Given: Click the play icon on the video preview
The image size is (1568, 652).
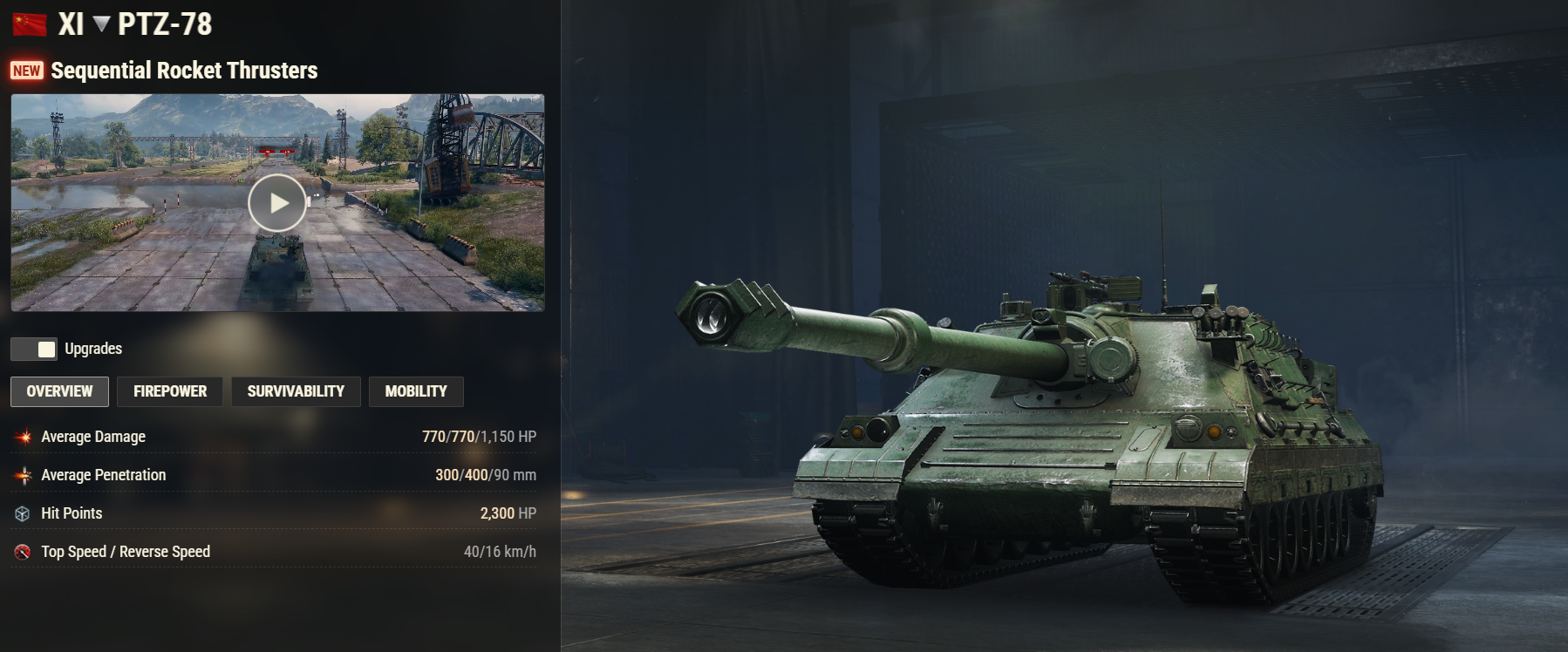Looking at the screenshot, I should pos(277,203).
